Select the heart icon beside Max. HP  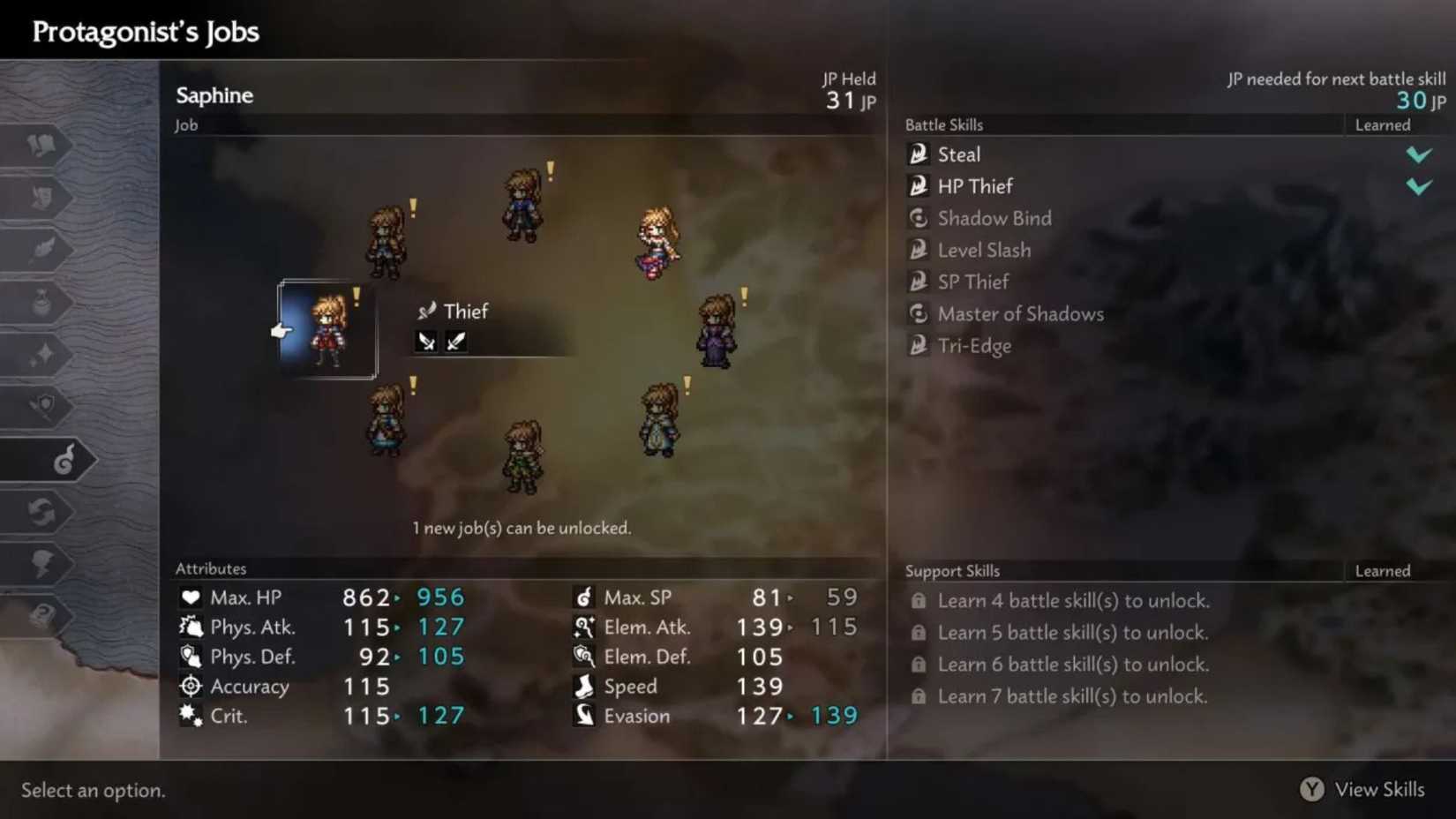191,597
